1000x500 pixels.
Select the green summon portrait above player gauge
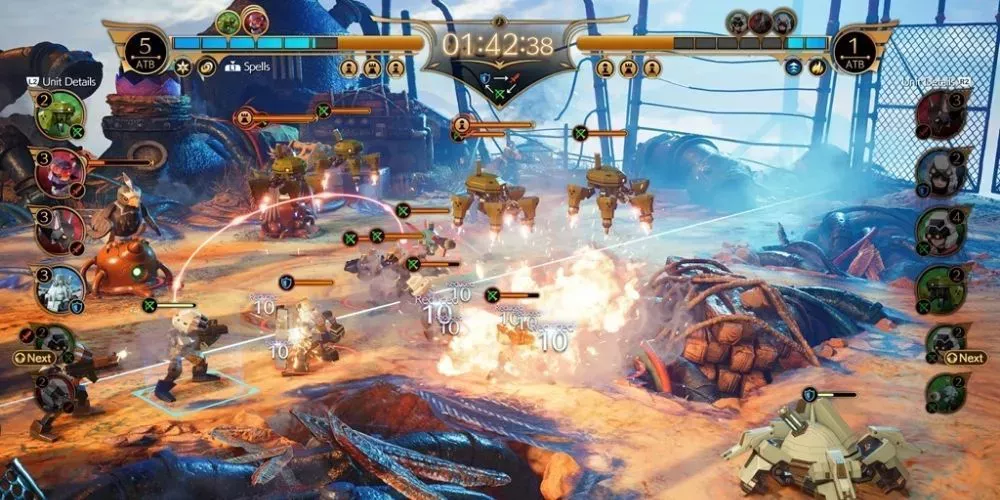pyautogui.click(x=228, y=21)
